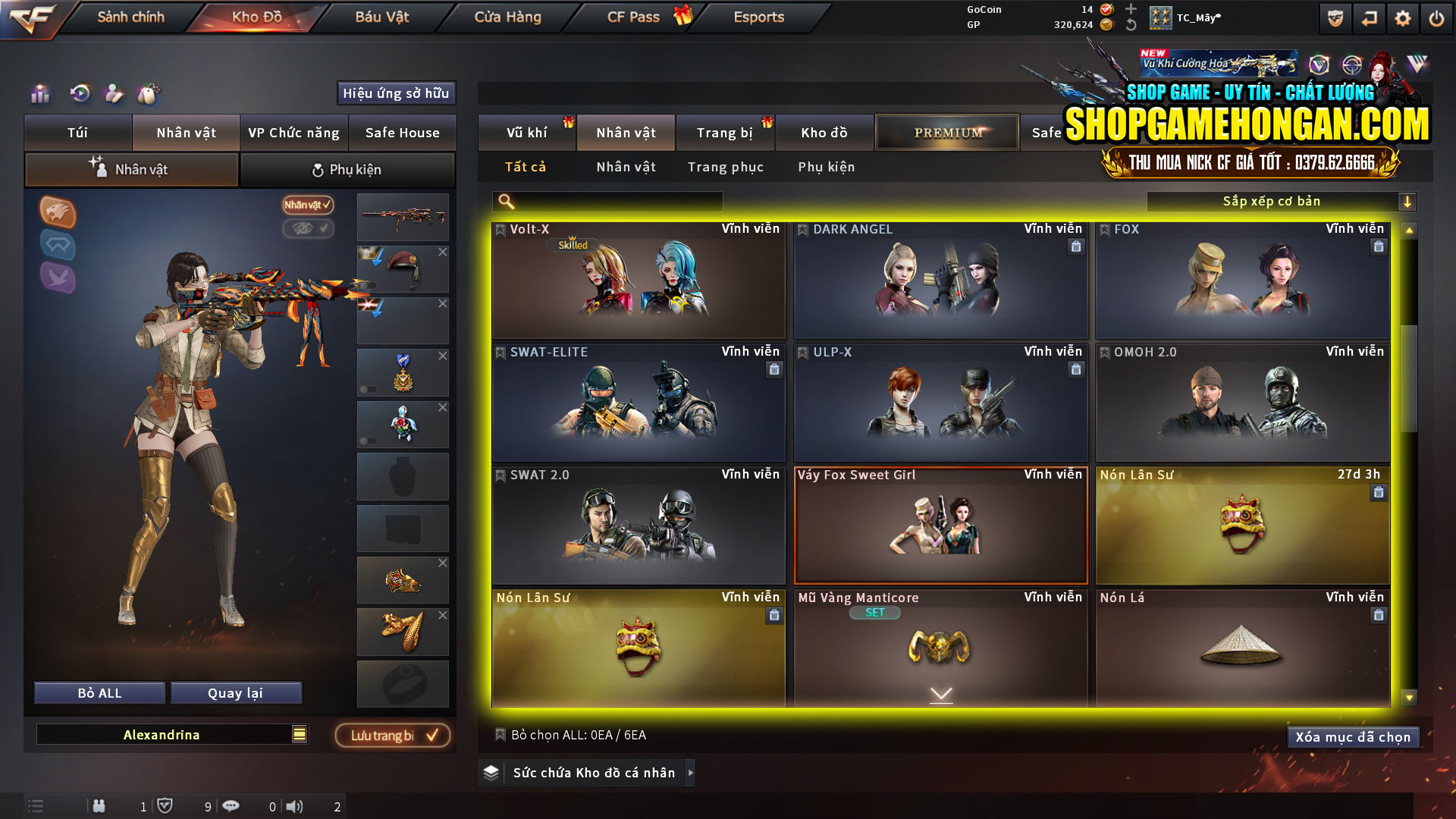Click the power/exit icon at top right

point(1436,17)
